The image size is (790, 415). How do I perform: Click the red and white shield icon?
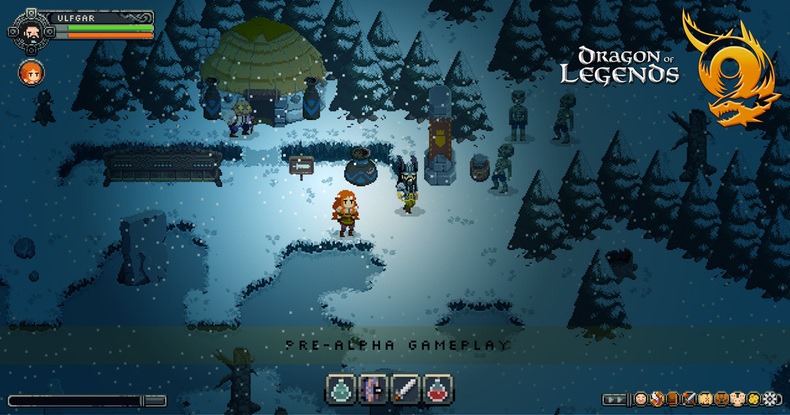click(657, 399)
